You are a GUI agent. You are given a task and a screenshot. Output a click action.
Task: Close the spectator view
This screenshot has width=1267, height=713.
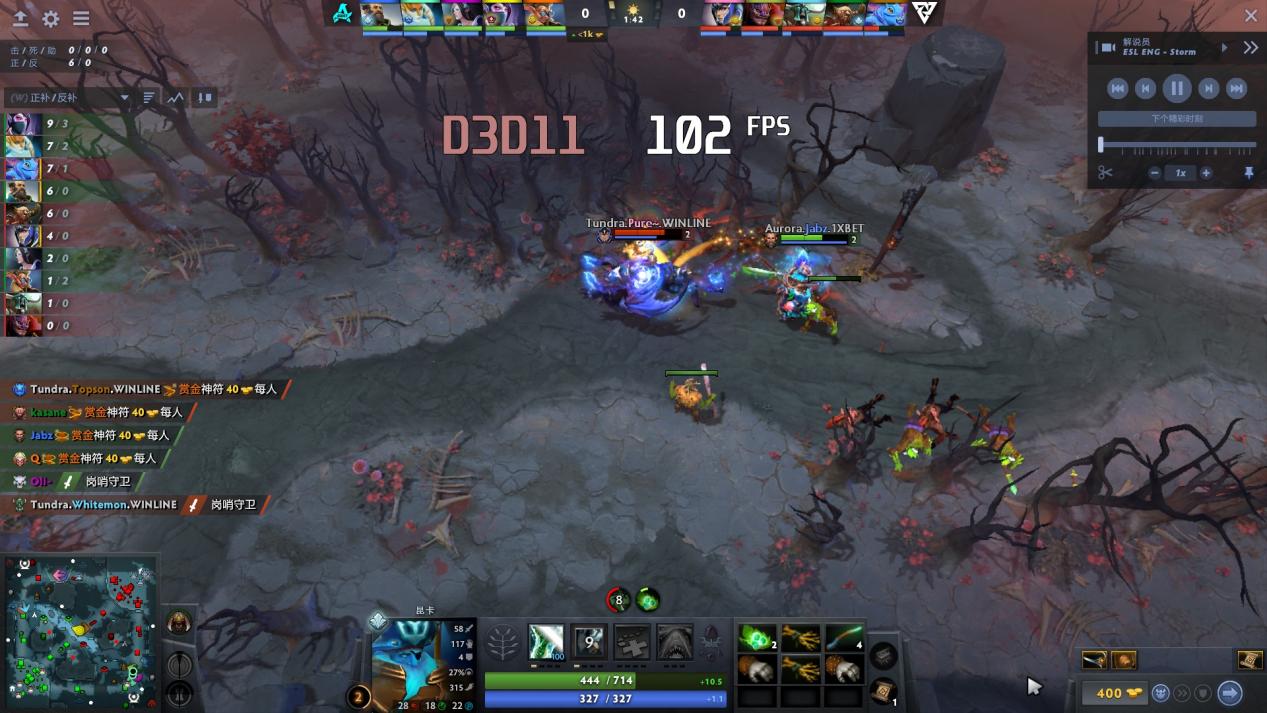point(1251,15)
